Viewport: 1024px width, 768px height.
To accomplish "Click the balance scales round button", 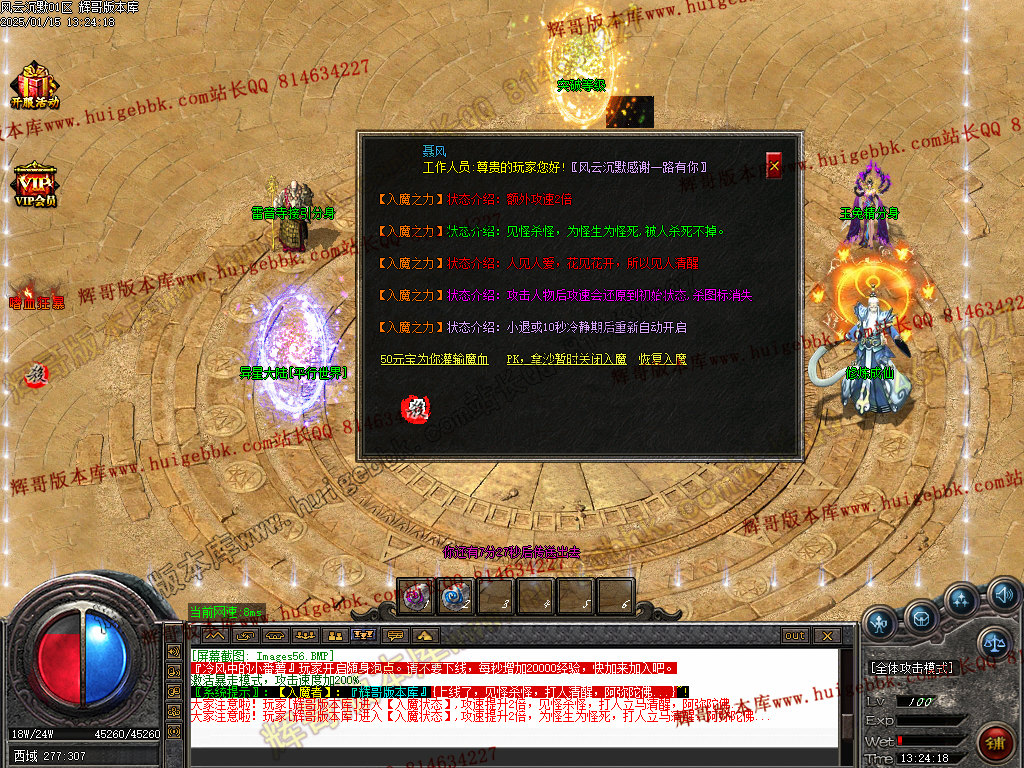I will pyautogui.click(x=993, y=642).
